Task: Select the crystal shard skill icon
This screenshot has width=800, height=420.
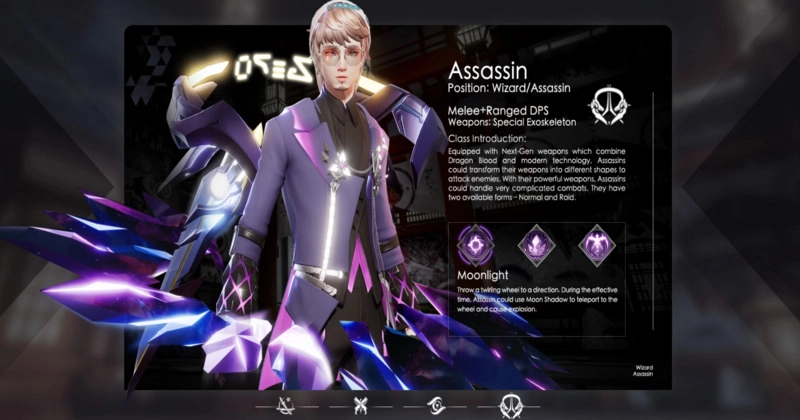Action: point(535,244)
